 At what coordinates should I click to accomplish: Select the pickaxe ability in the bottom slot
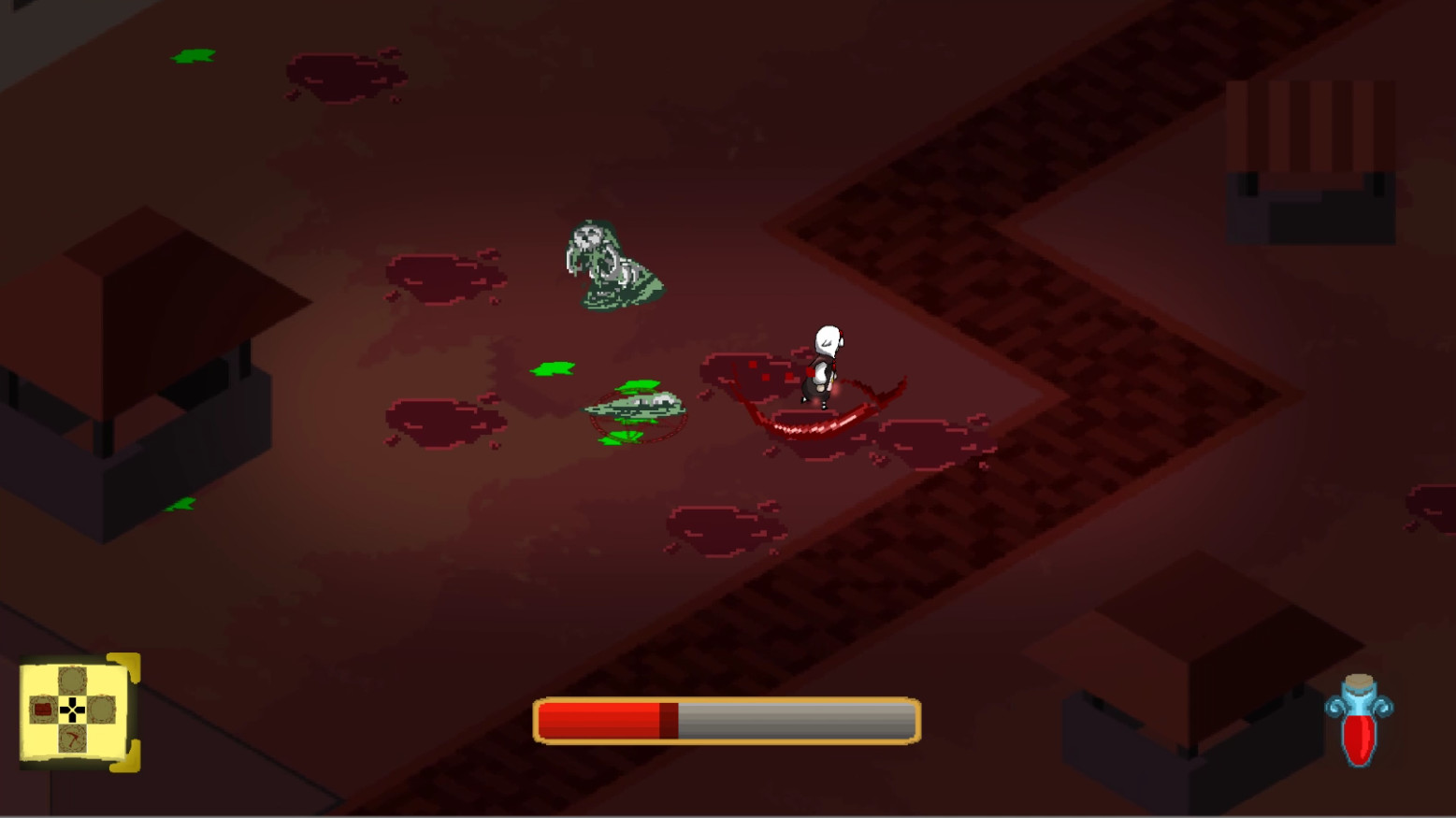pyautogui.click(x=72, y=739)
